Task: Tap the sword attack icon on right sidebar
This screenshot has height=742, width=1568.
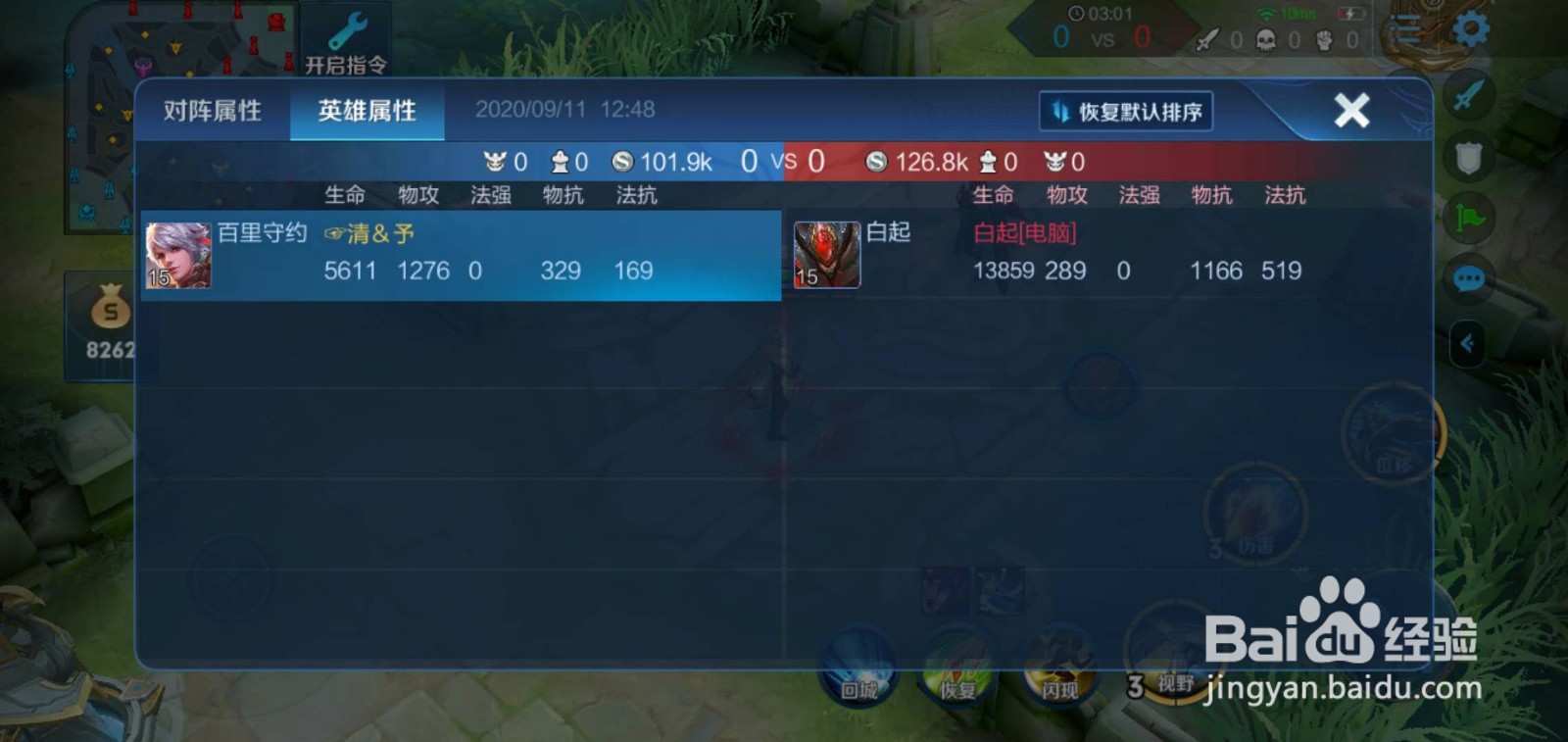Action: coord(1467,99)
